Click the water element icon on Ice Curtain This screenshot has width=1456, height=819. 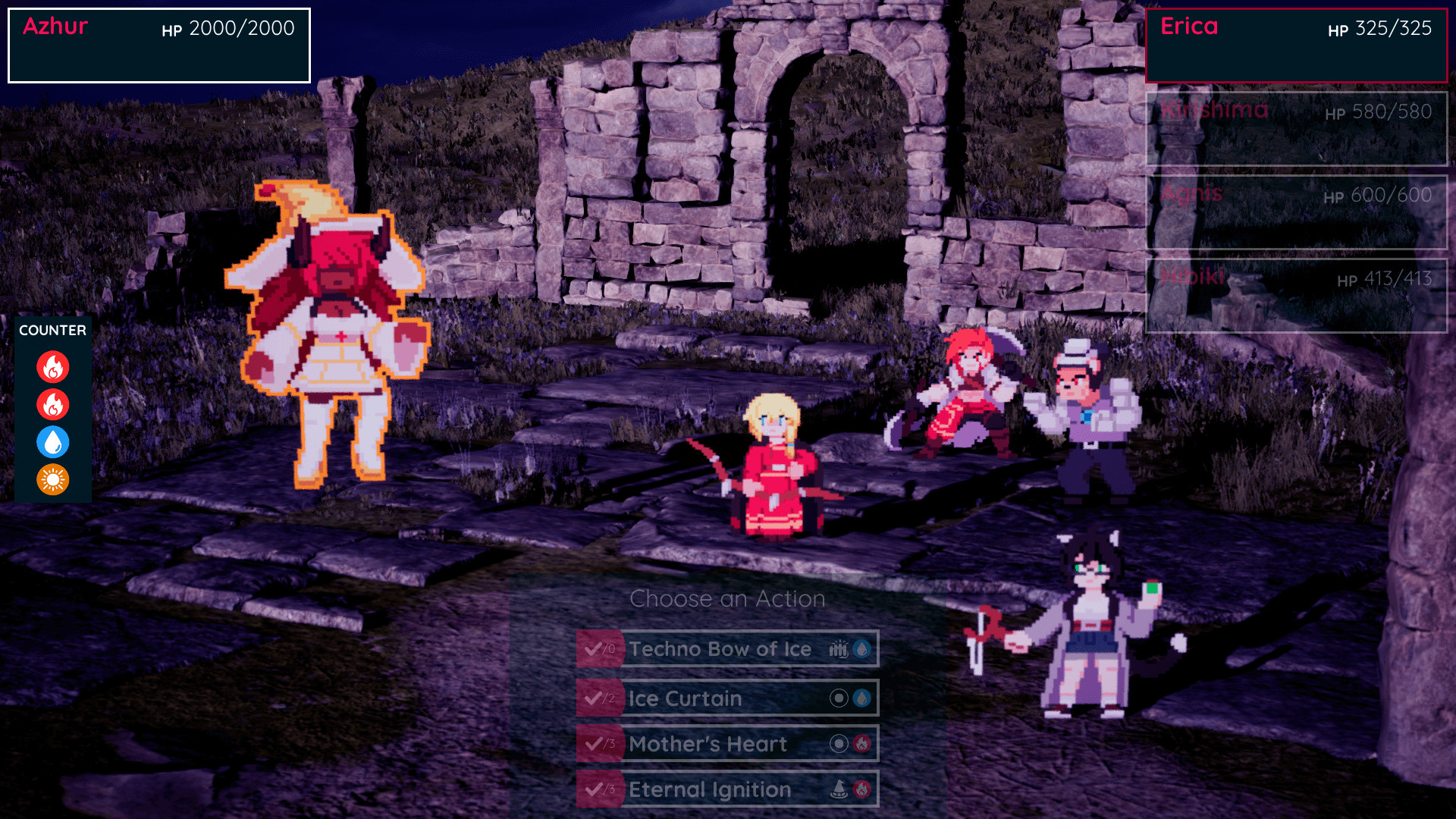point(861,698)
